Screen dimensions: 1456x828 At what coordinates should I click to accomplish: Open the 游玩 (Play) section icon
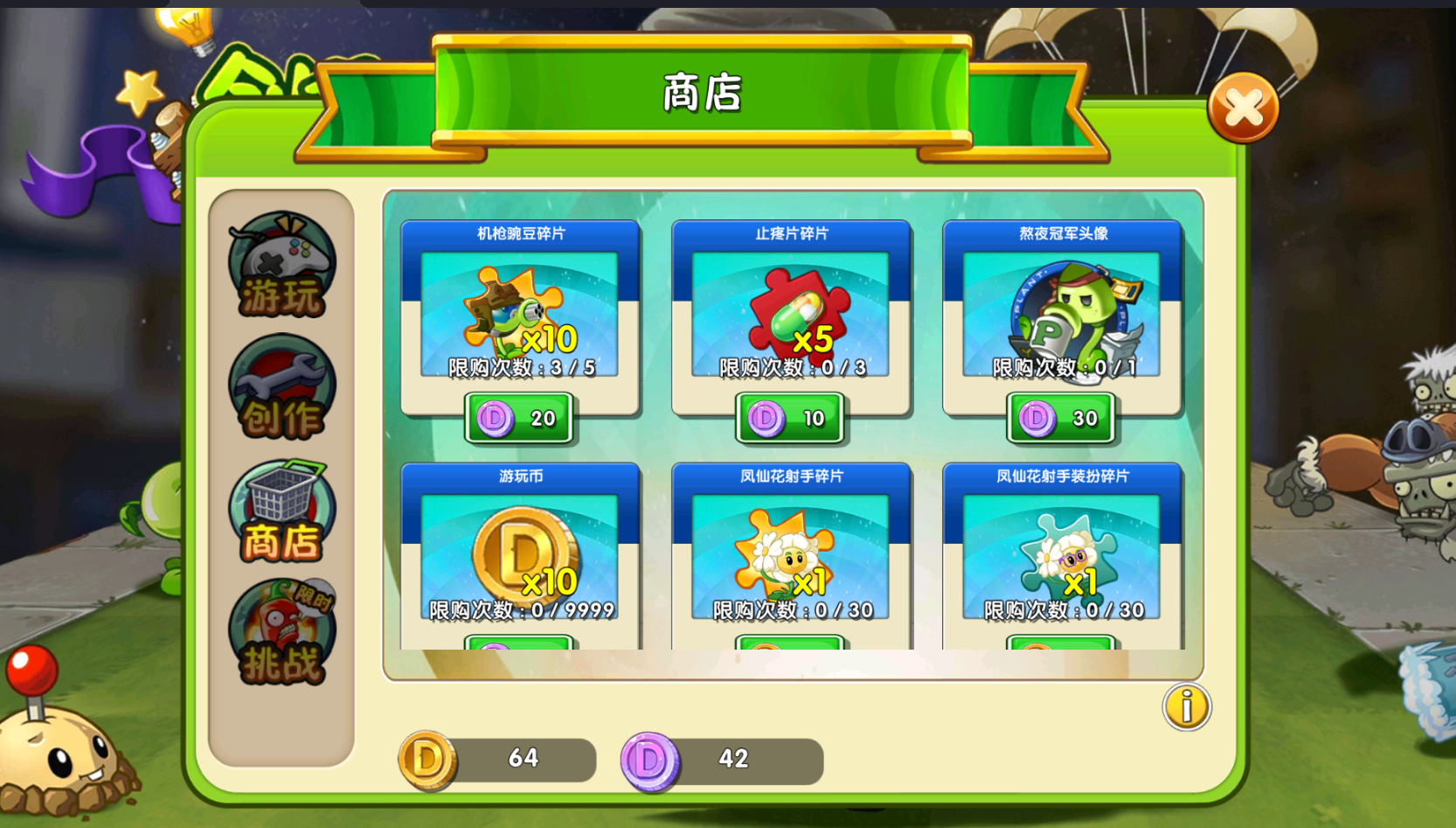pyautogui.click(x=280, y=267)
